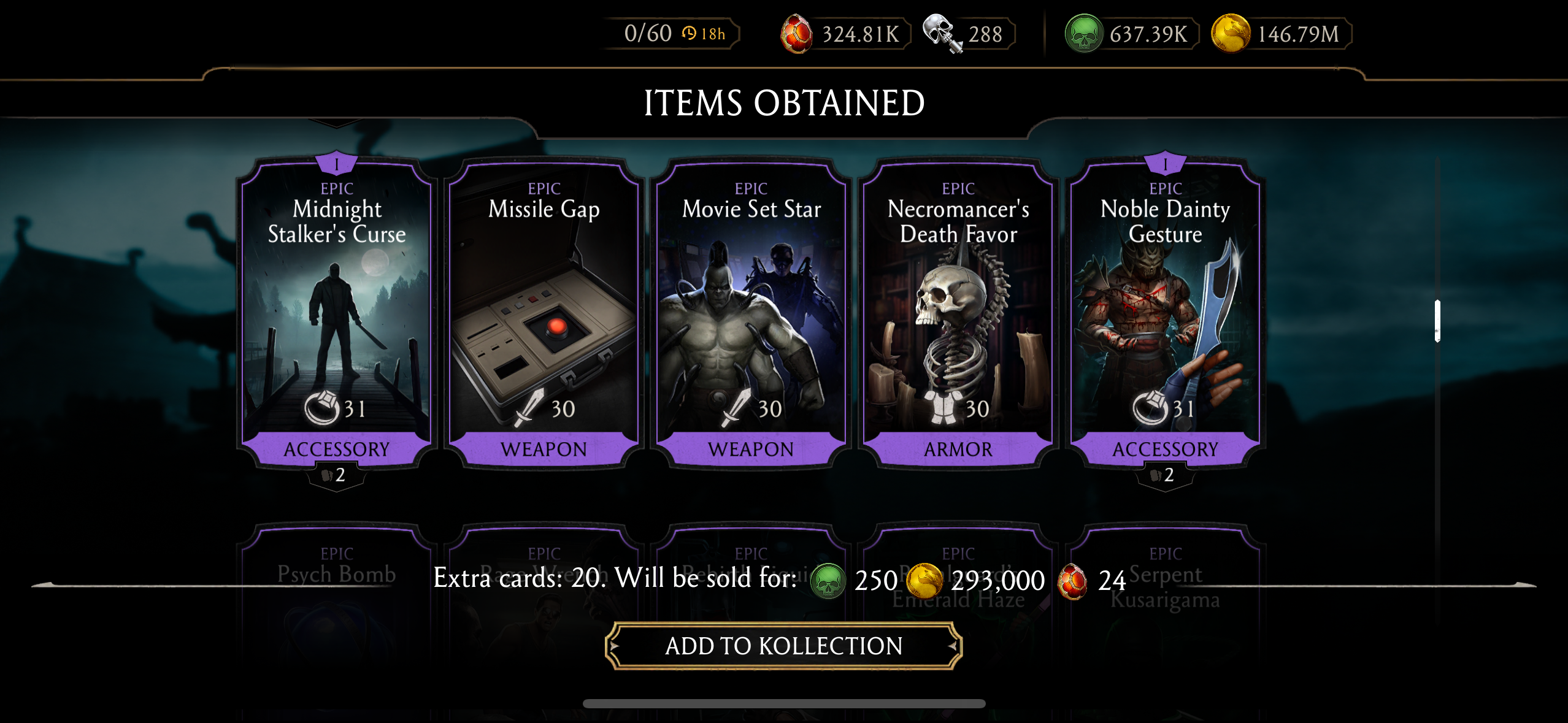
Task: Expand the left arrow beside Add to Kollection
Action: click(x=613, y=646)
